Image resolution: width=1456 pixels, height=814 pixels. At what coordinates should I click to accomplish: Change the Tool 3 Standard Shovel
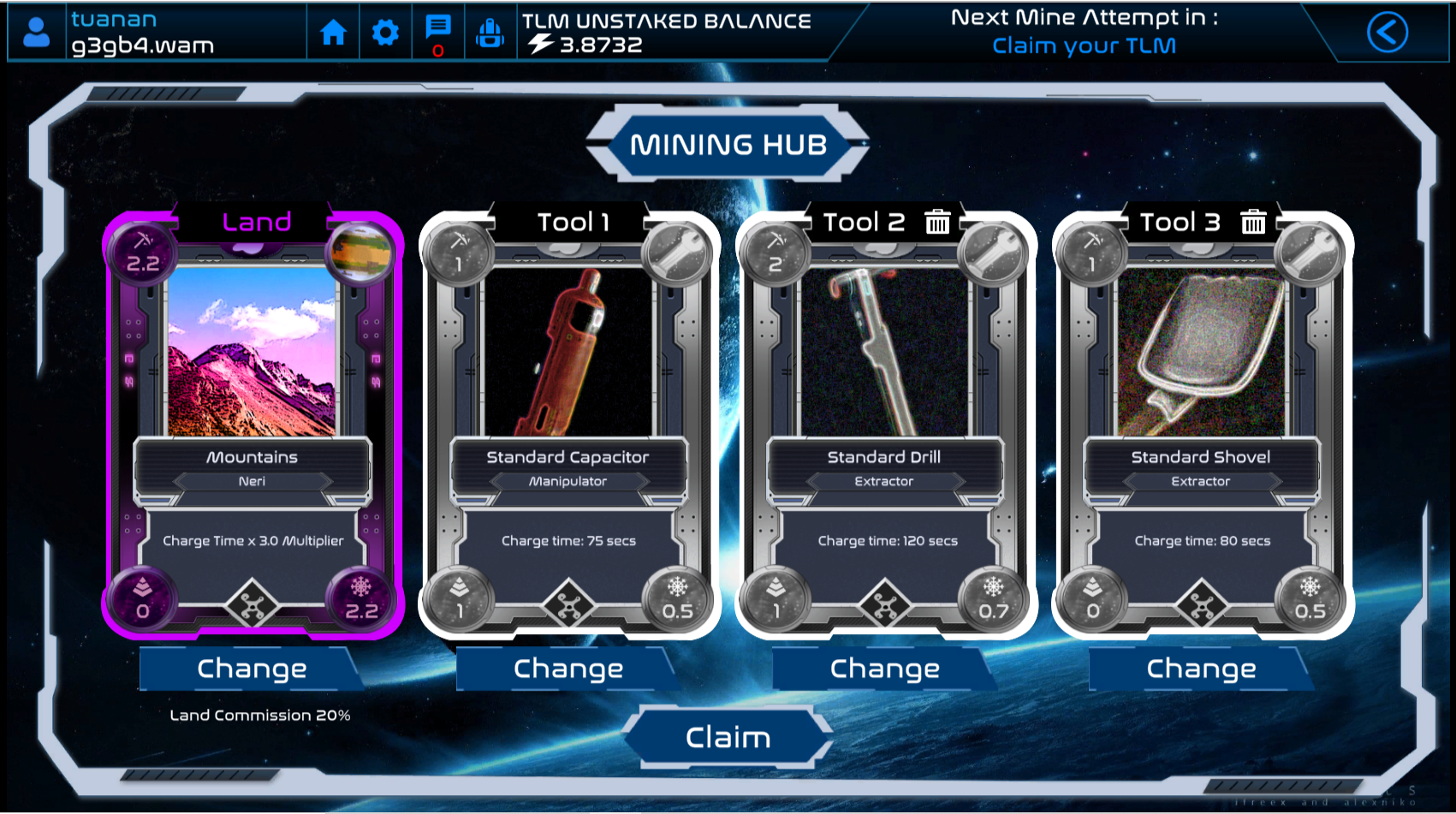1202,668
